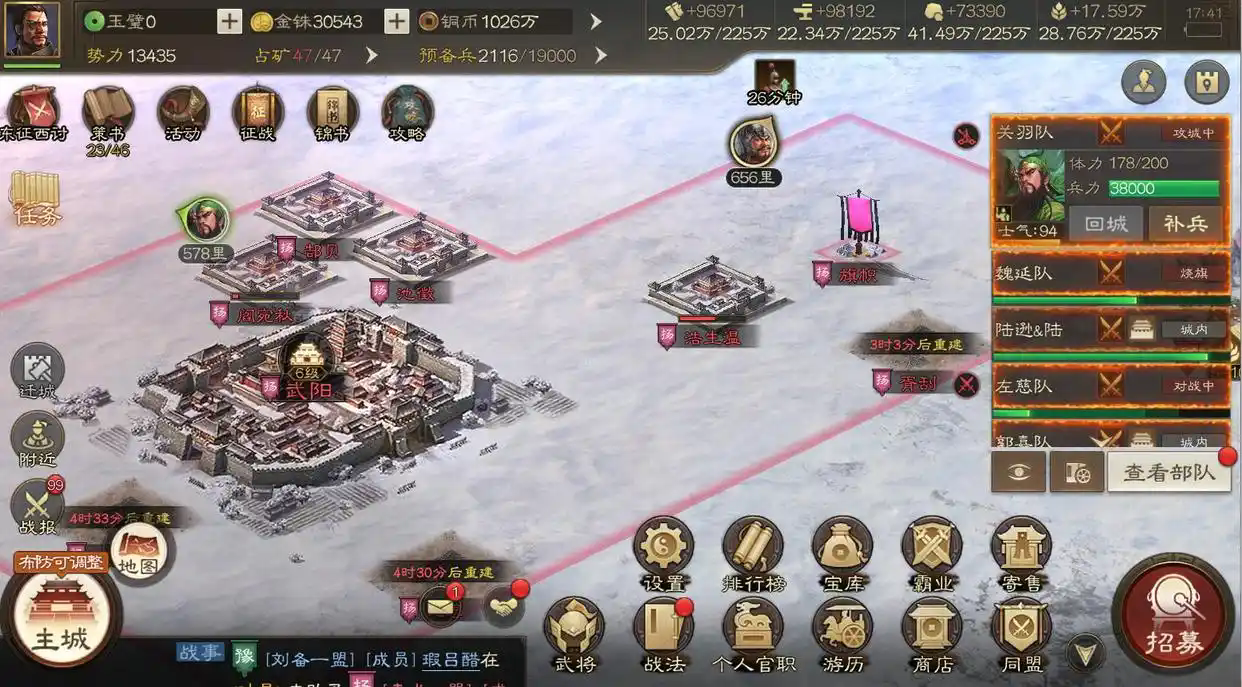Image resolution: width=1242 pixels, height=687 pixels.
Task: Click 回城 to recall 关羽队
Action: [1105, 223]
